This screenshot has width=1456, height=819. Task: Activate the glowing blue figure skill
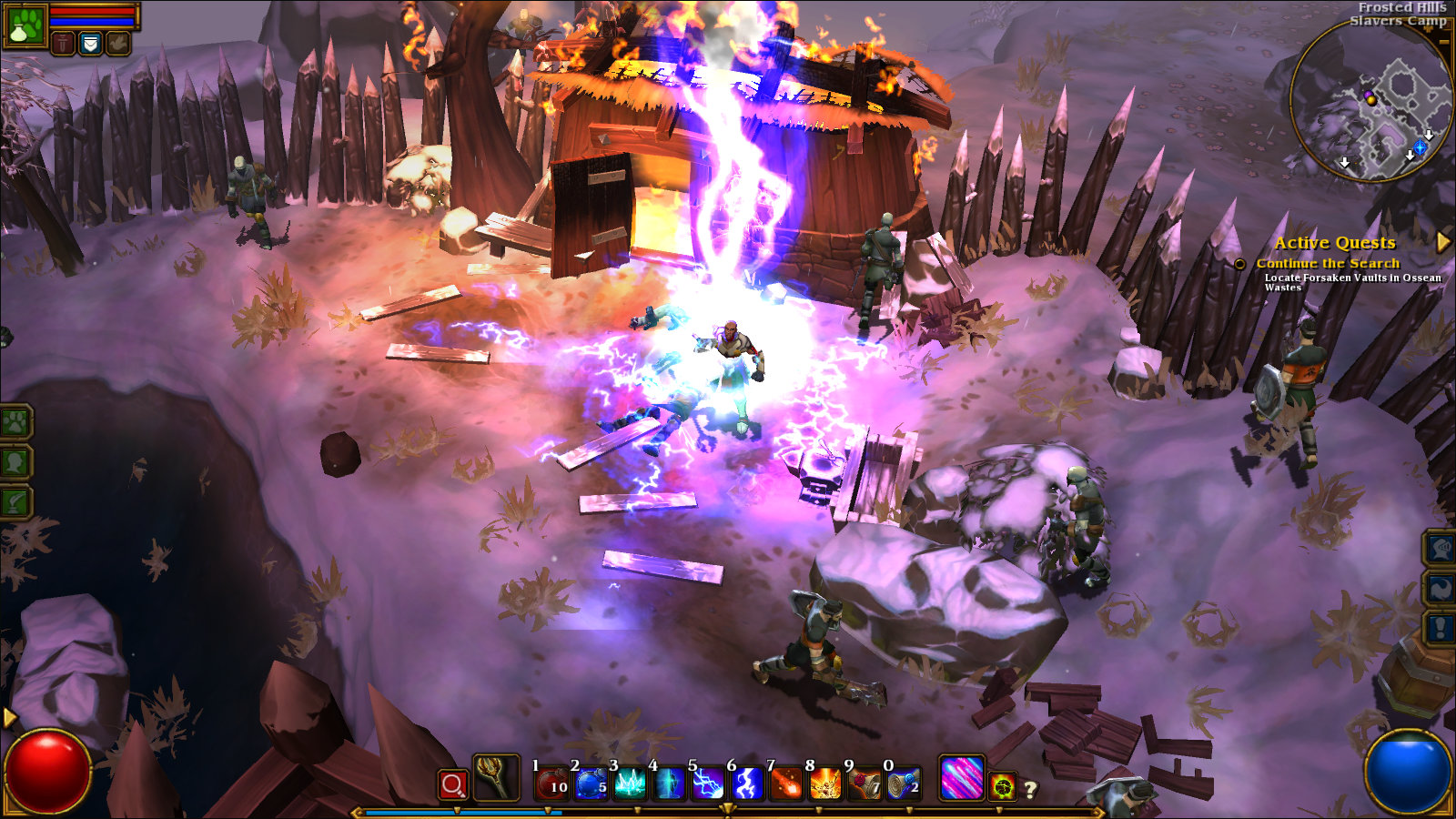coord(669,783)
